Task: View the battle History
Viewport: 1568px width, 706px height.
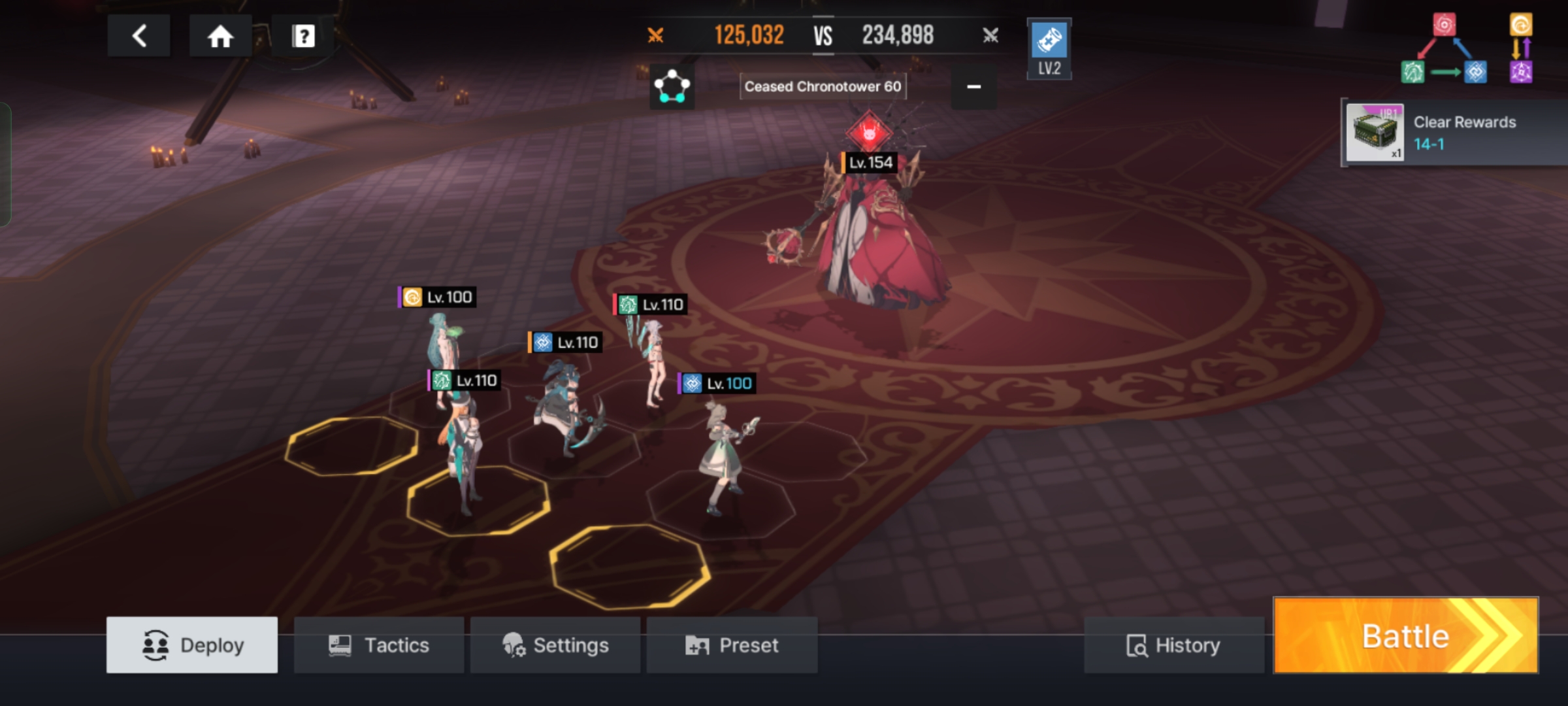Action: pos(1173,645)
